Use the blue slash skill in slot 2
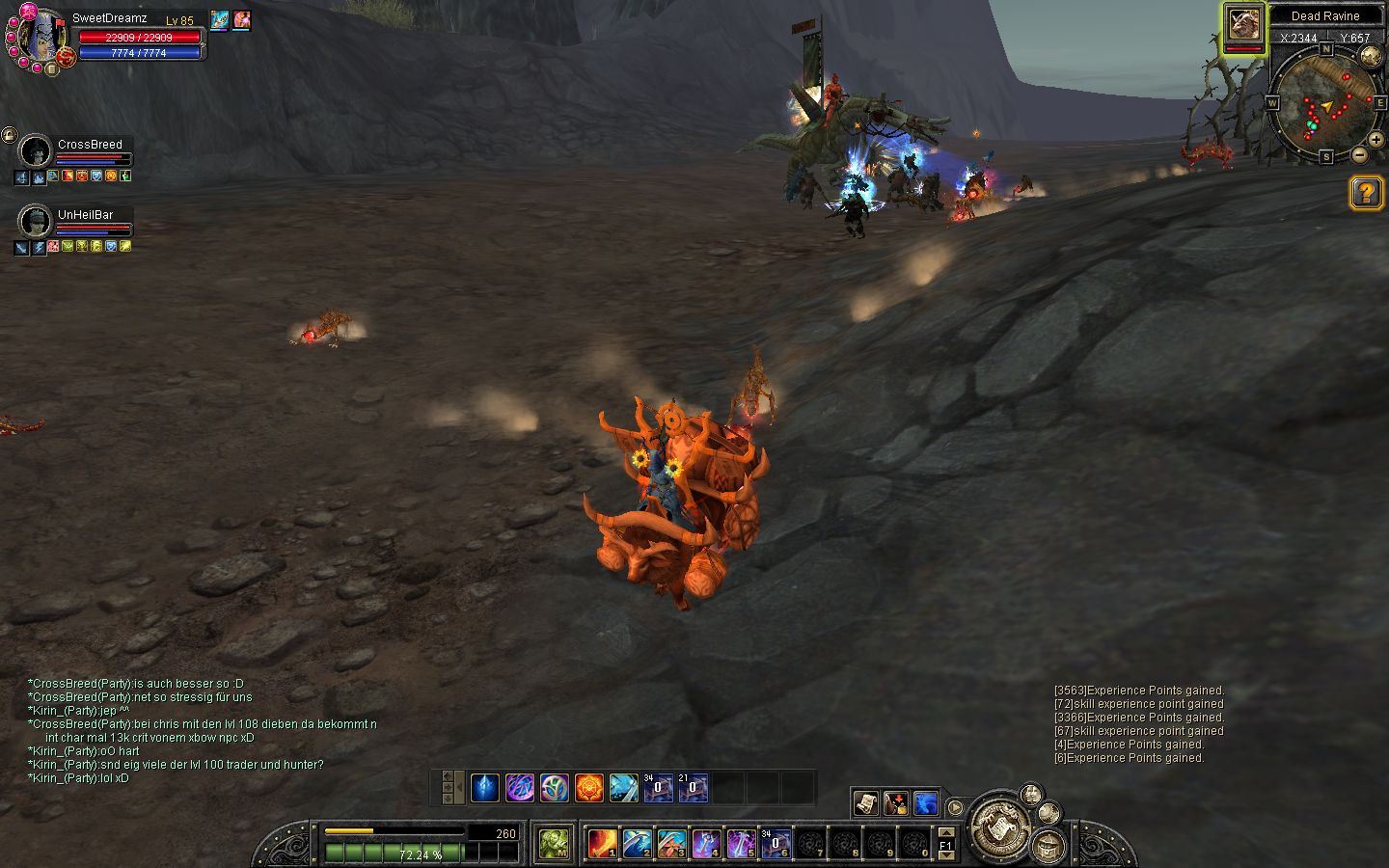The image size is (1389, 868). pyautogui.click(x=637, y=844)
